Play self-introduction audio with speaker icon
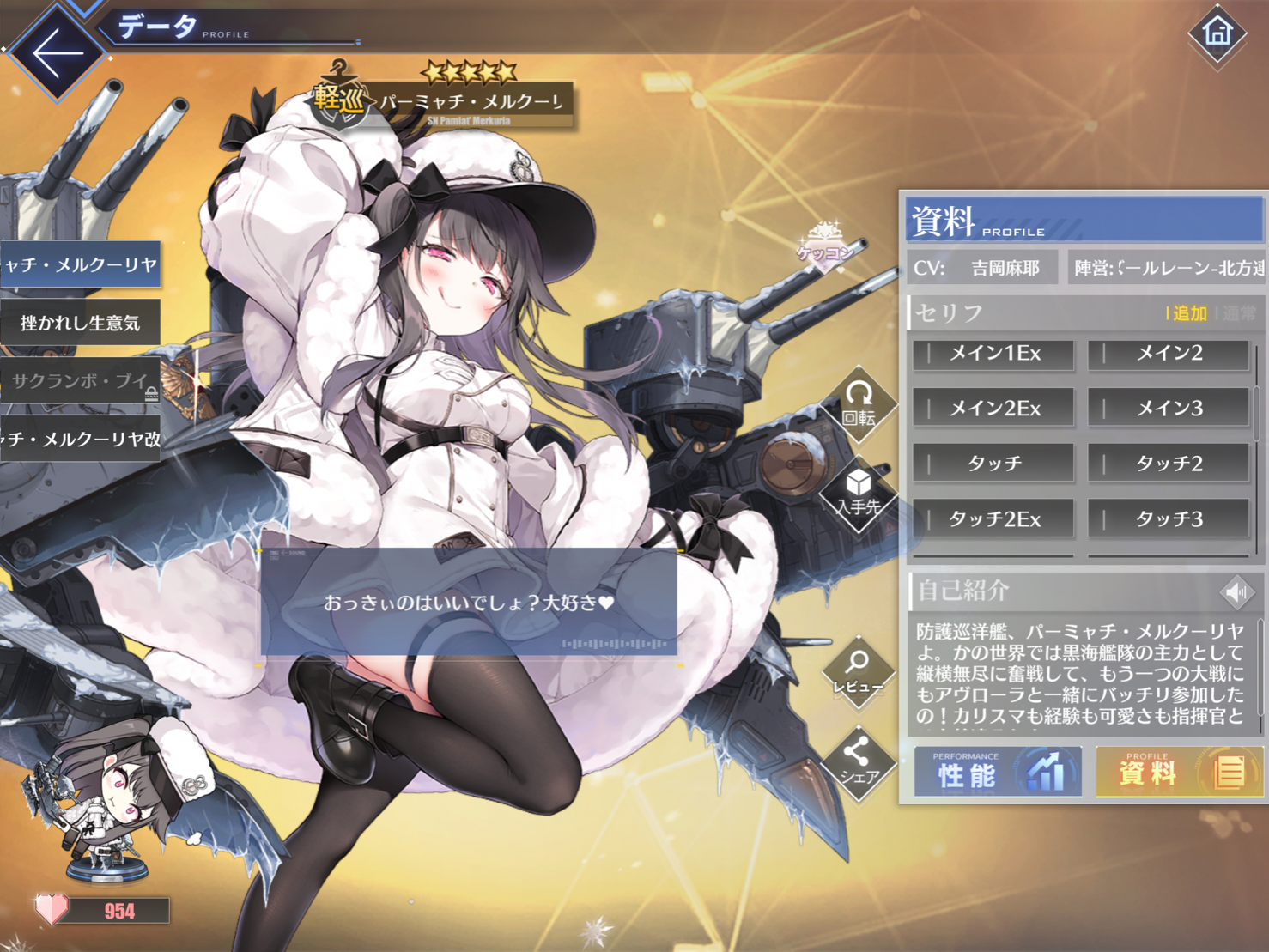Image resolution: width=1269 pixels, height=952 pixels. tap(1236, 591)
